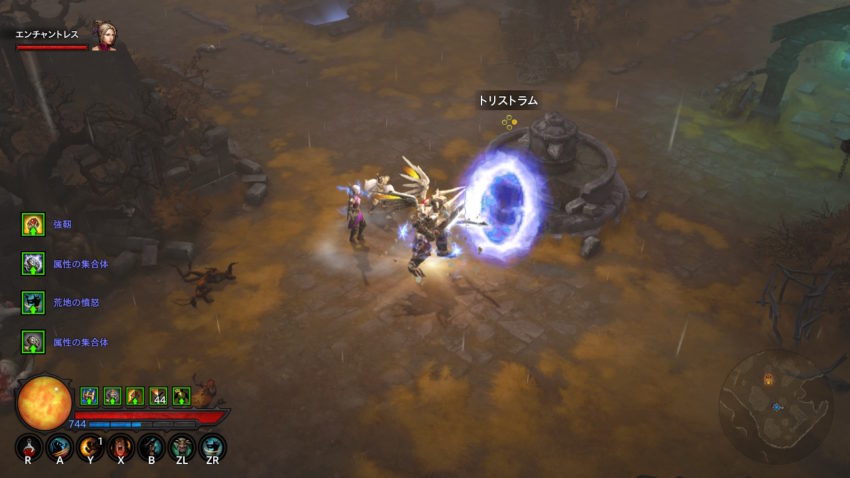
Task: Select the Enchantress follower portrait
Action: click(103, 36)
